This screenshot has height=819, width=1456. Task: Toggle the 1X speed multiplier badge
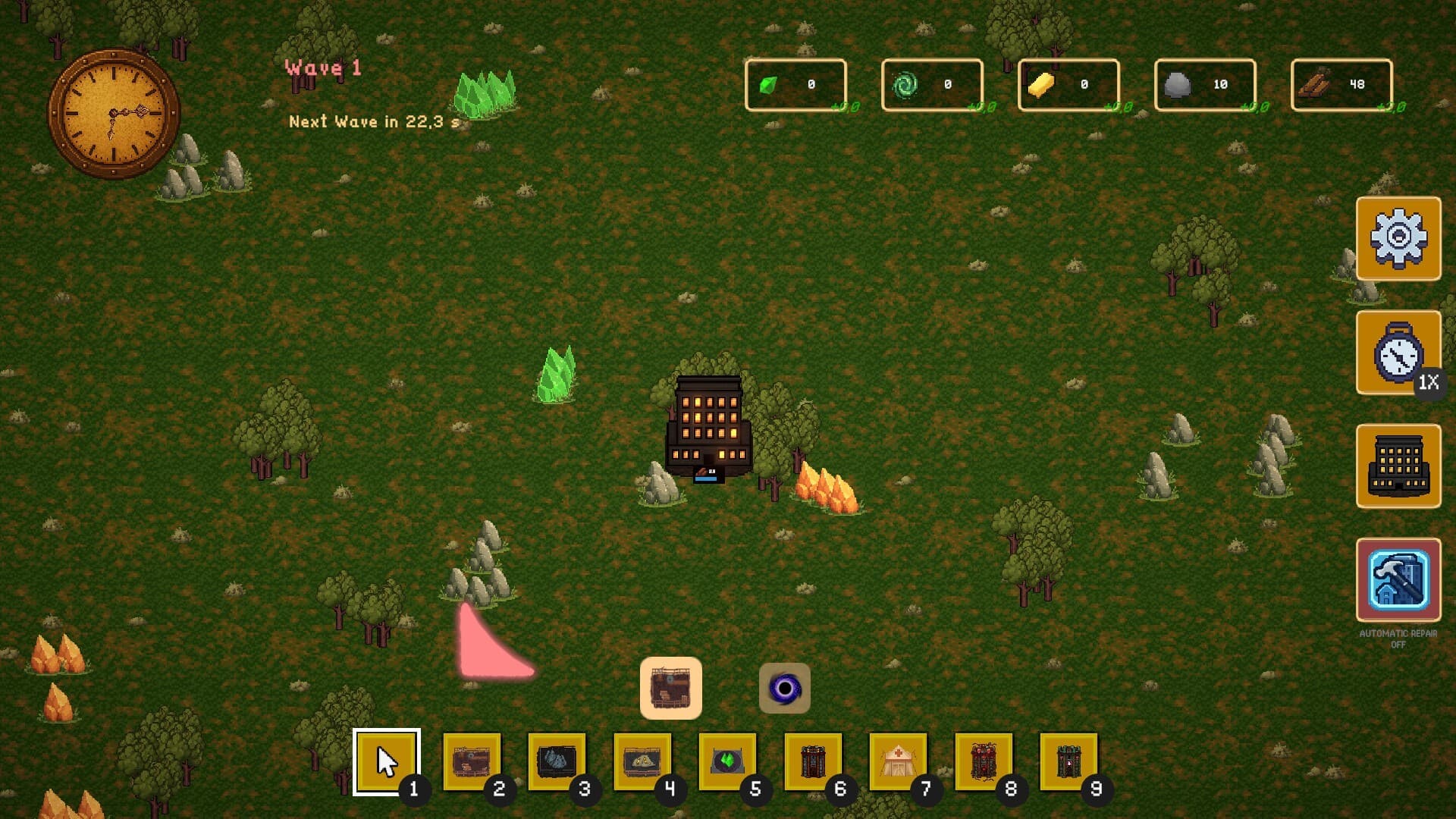[1429, 384]
